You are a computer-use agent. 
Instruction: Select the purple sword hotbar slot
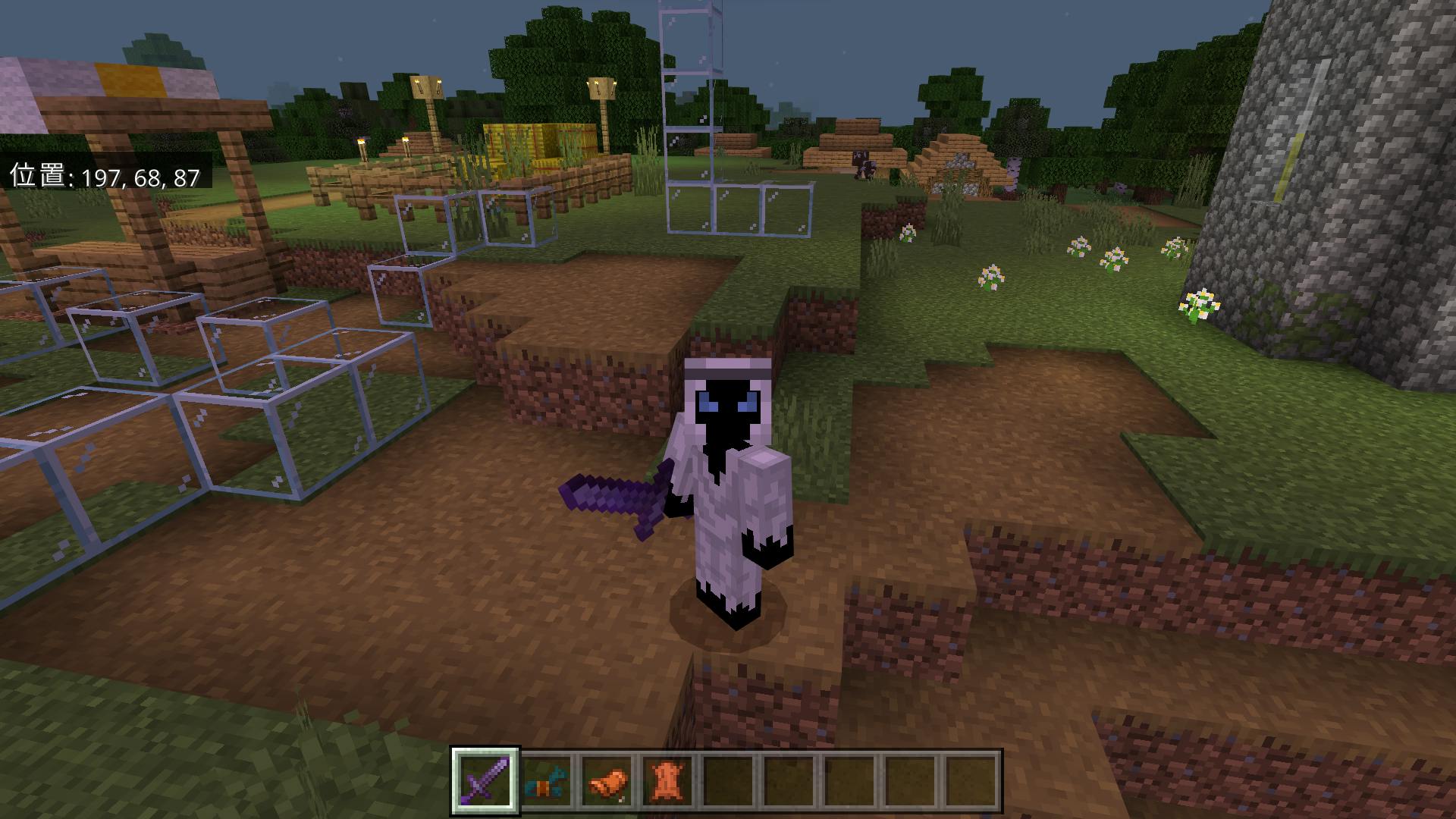[x=485, y=781]
